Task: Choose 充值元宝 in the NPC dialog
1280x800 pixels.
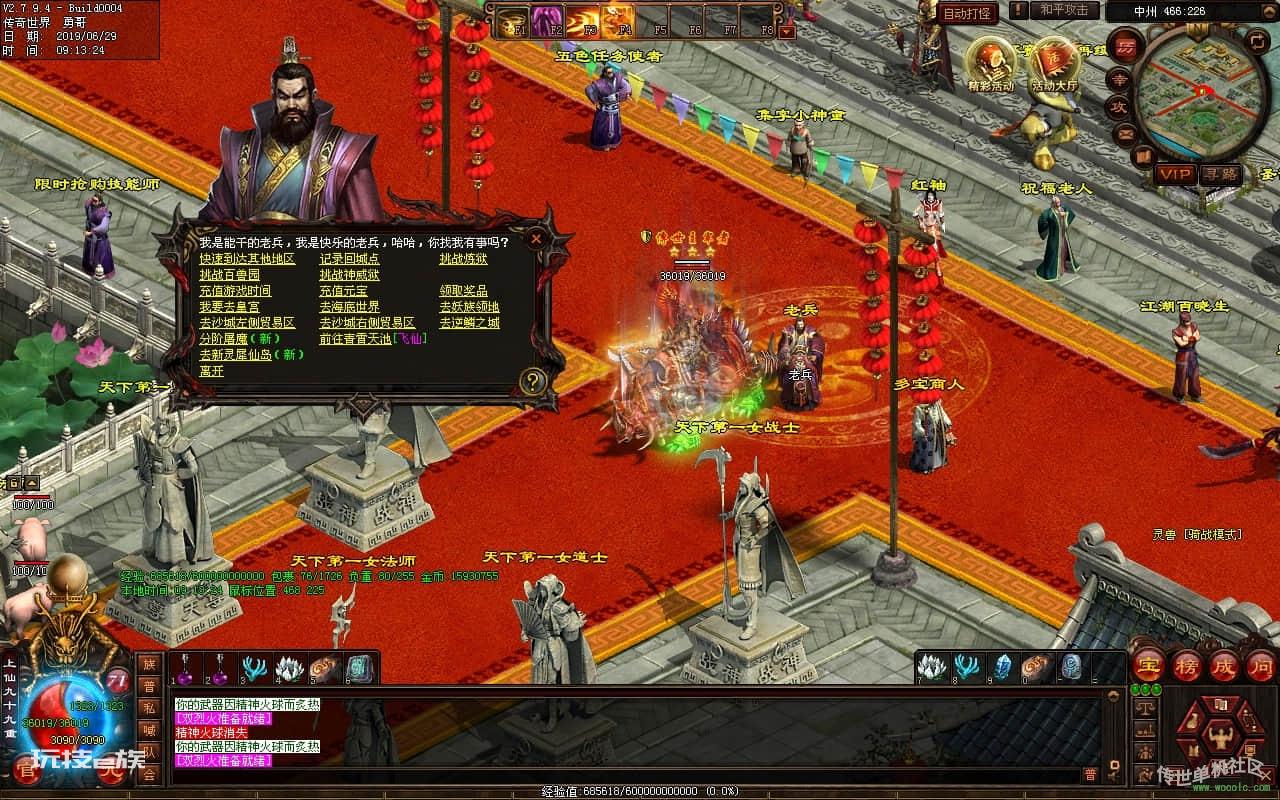Action: pyautogui.click(x=343, y=291)
